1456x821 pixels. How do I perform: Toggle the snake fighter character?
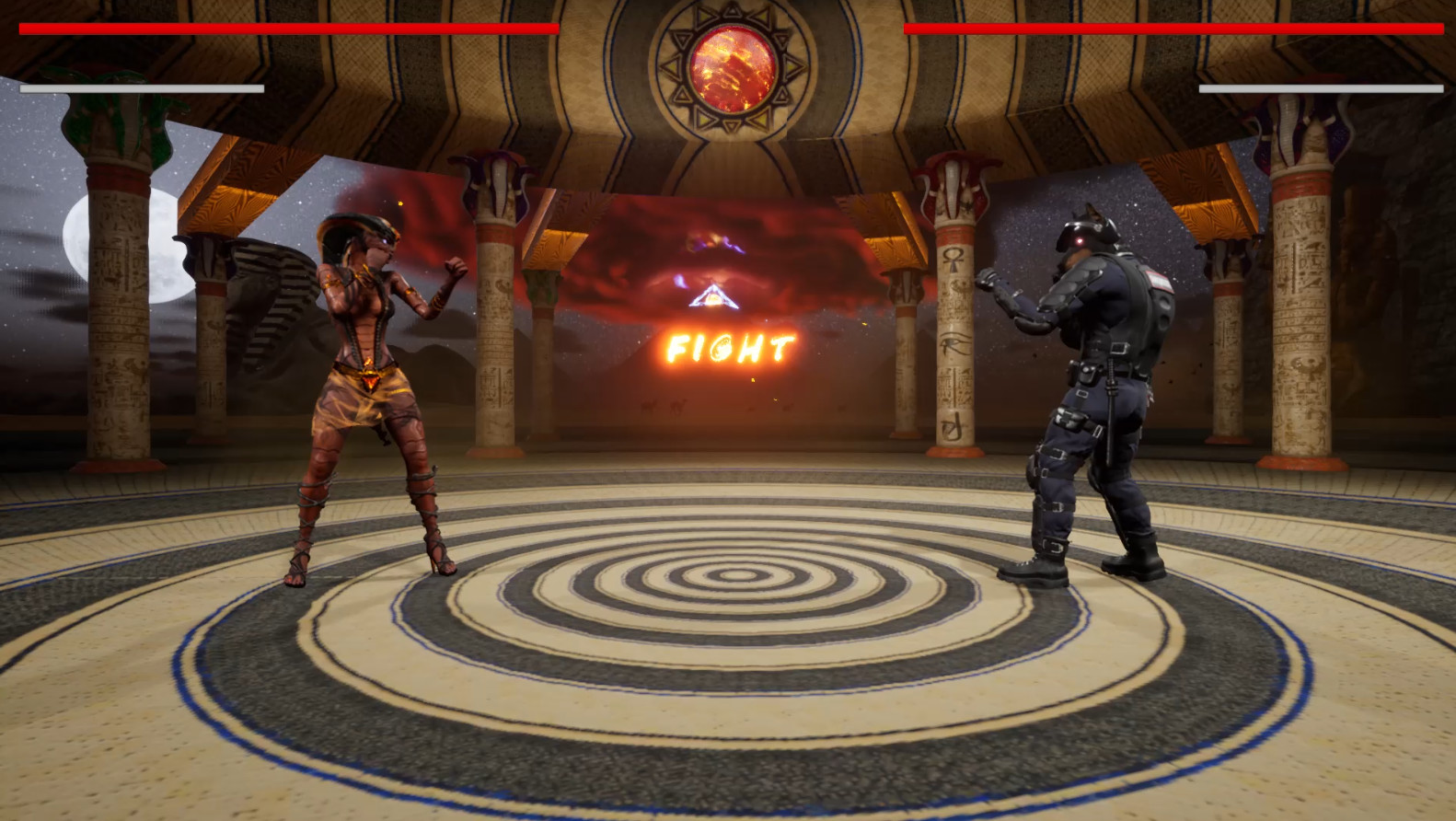(368, 387)
